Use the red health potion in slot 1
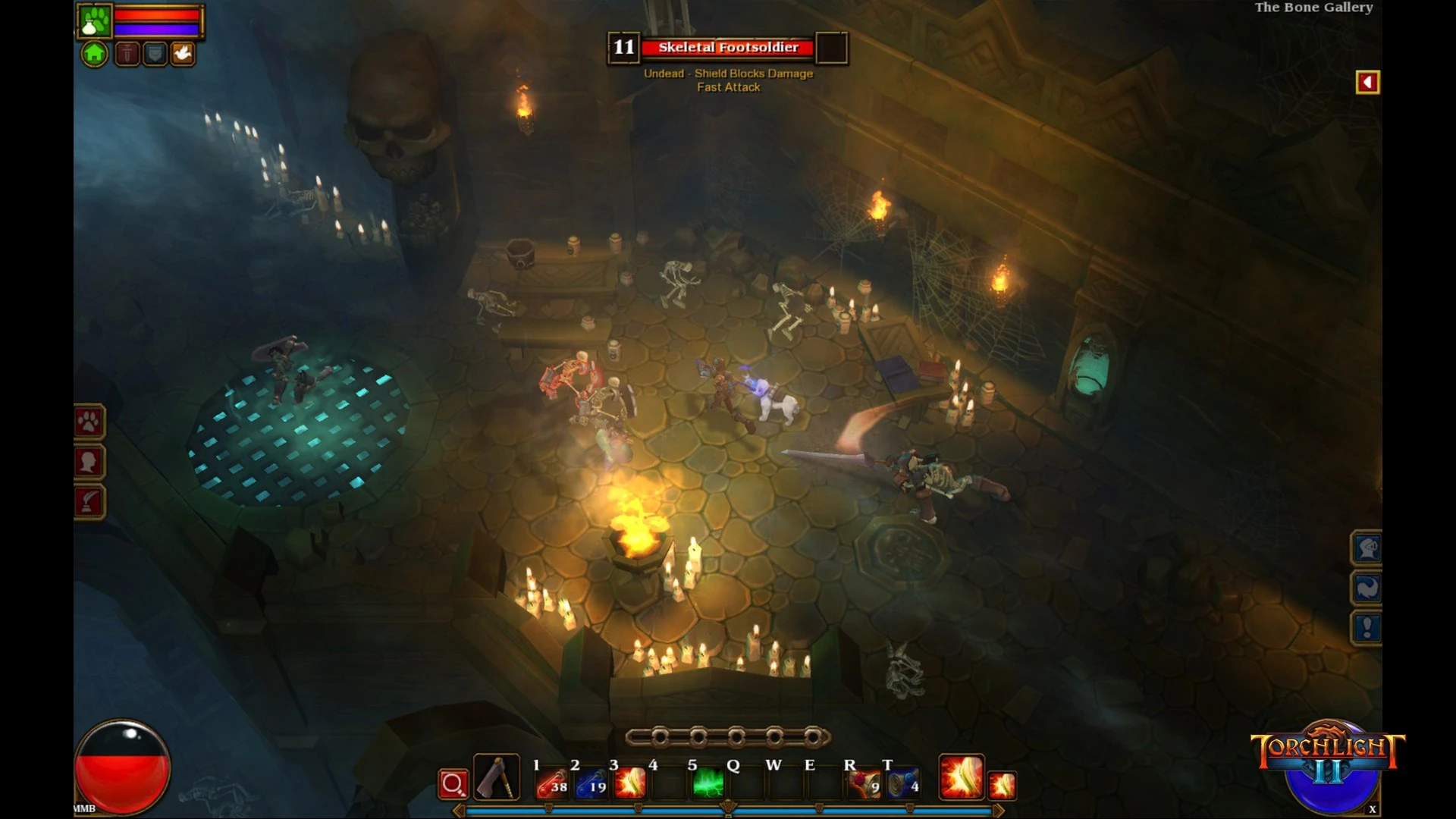This screenshot has height=819, width=1456. coord(552,783)
